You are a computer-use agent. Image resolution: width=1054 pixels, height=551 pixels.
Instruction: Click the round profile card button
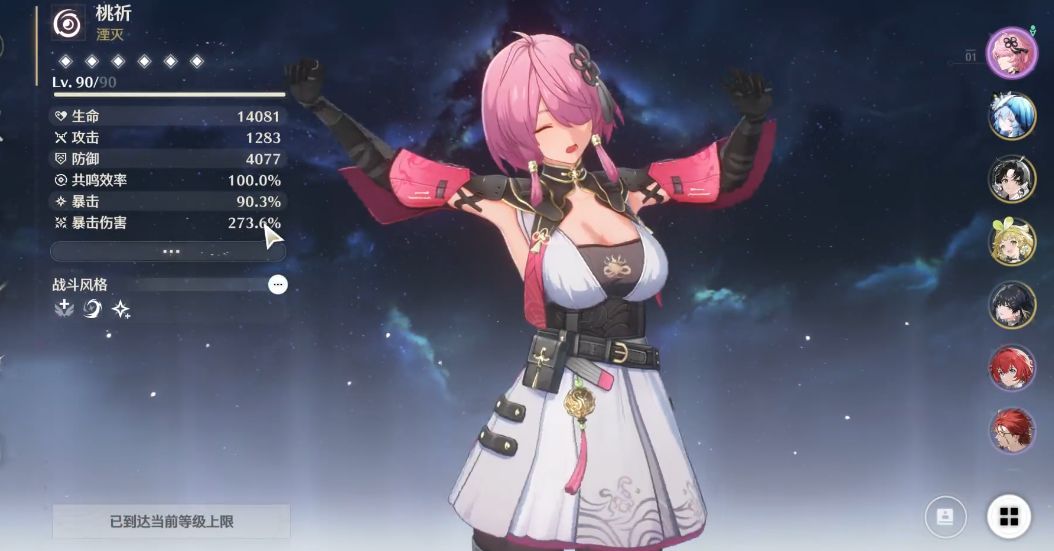click(x=945, y=516)
